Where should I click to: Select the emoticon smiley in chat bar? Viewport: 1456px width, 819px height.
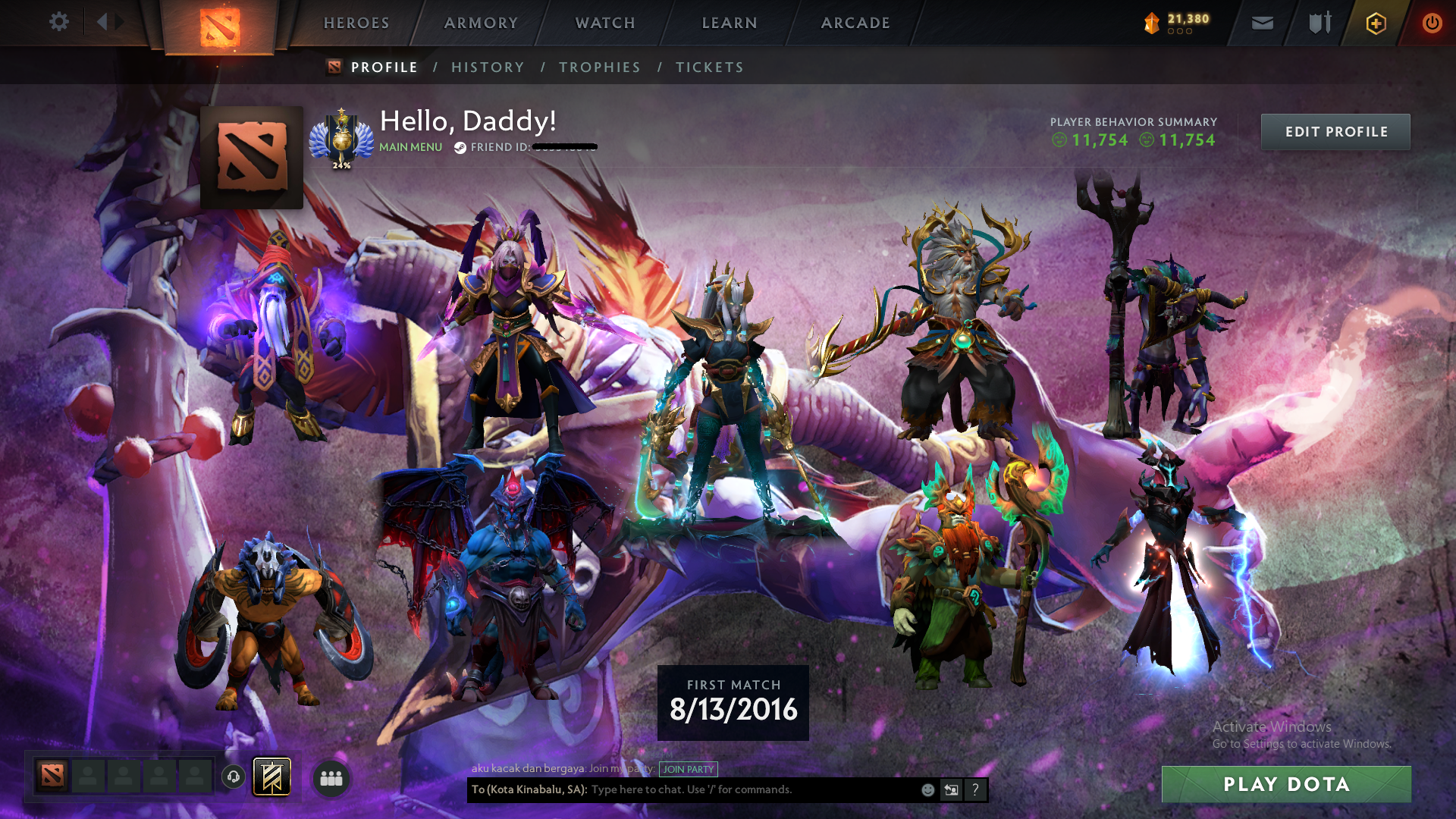(x=927, y=789)
